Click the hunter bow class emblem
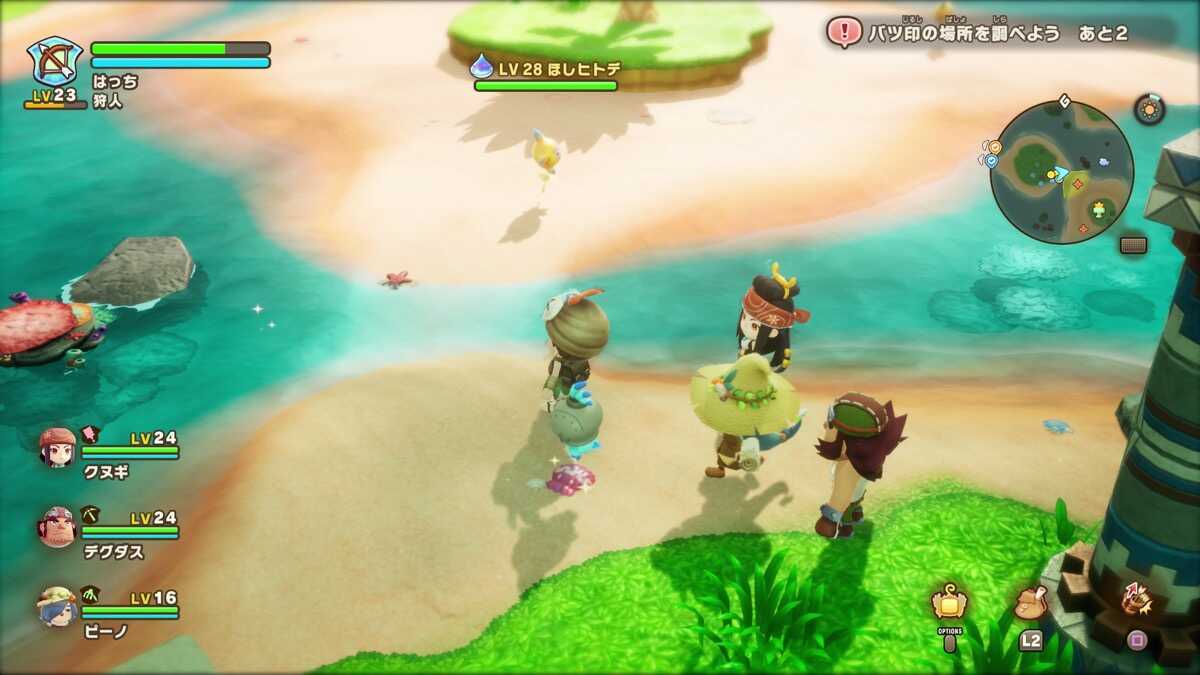Viewport: 1200px width, 675px height. (55, 62)
